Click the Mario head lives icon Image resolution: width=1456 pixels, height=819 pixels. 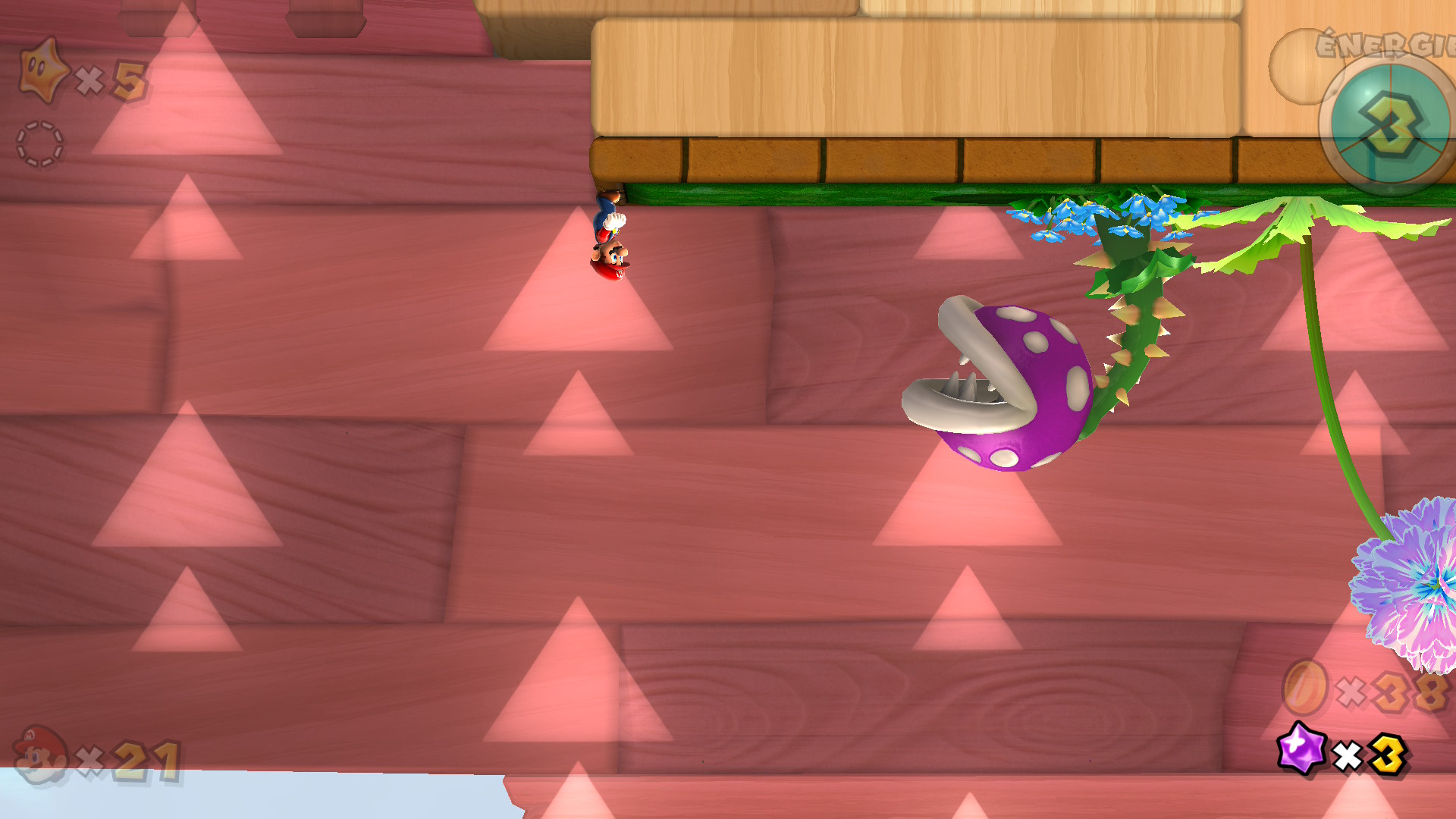pos(40,755)
